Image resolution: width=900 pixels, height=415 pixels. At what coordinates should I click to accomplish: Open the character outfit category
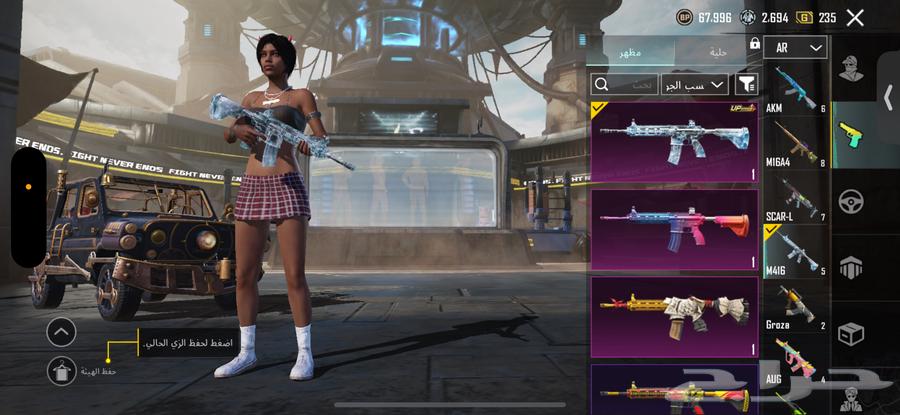[x=853, y=73]
